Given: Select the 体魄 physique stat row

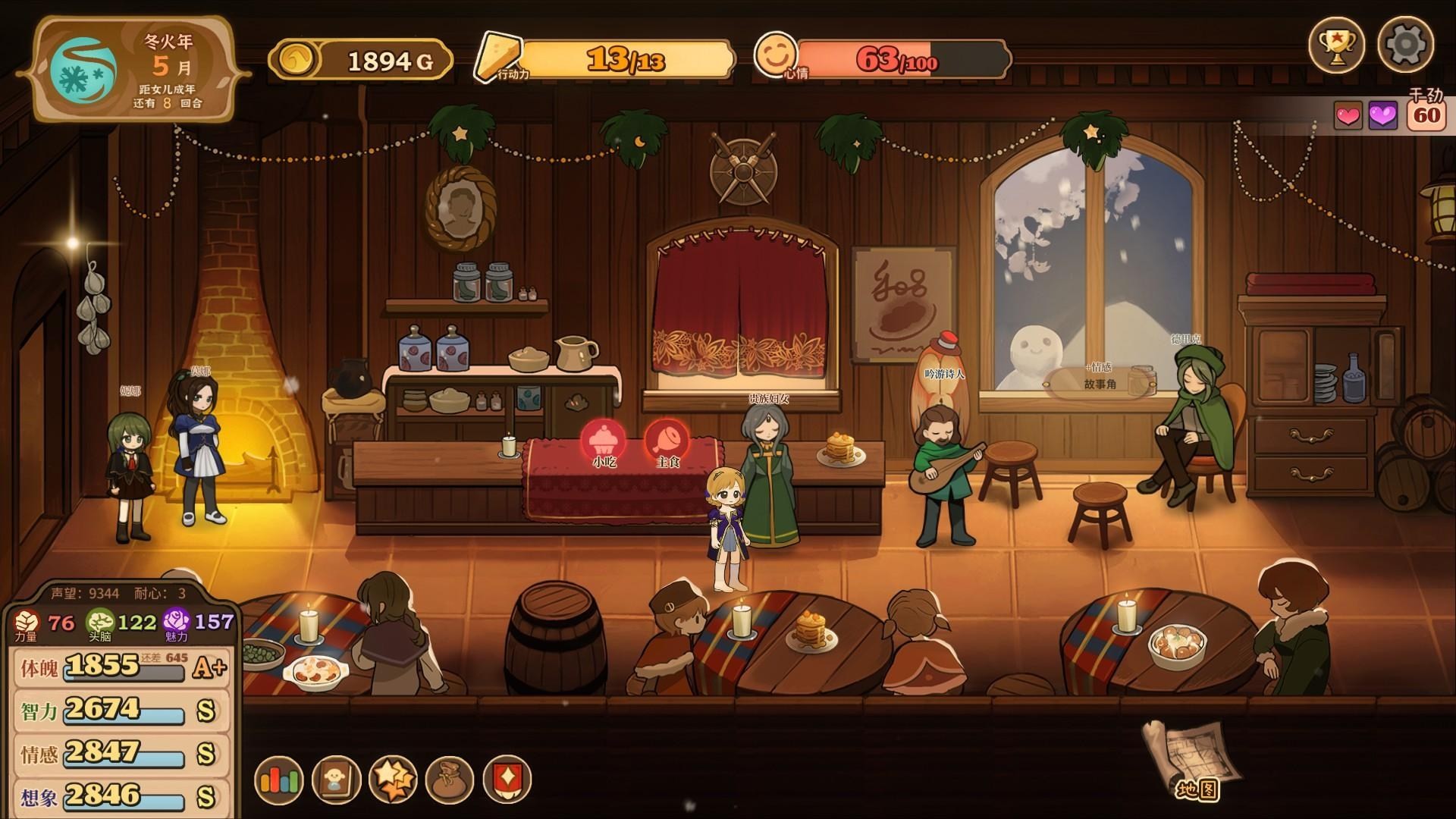Looking at the screenshot, I should pos(121,668).
